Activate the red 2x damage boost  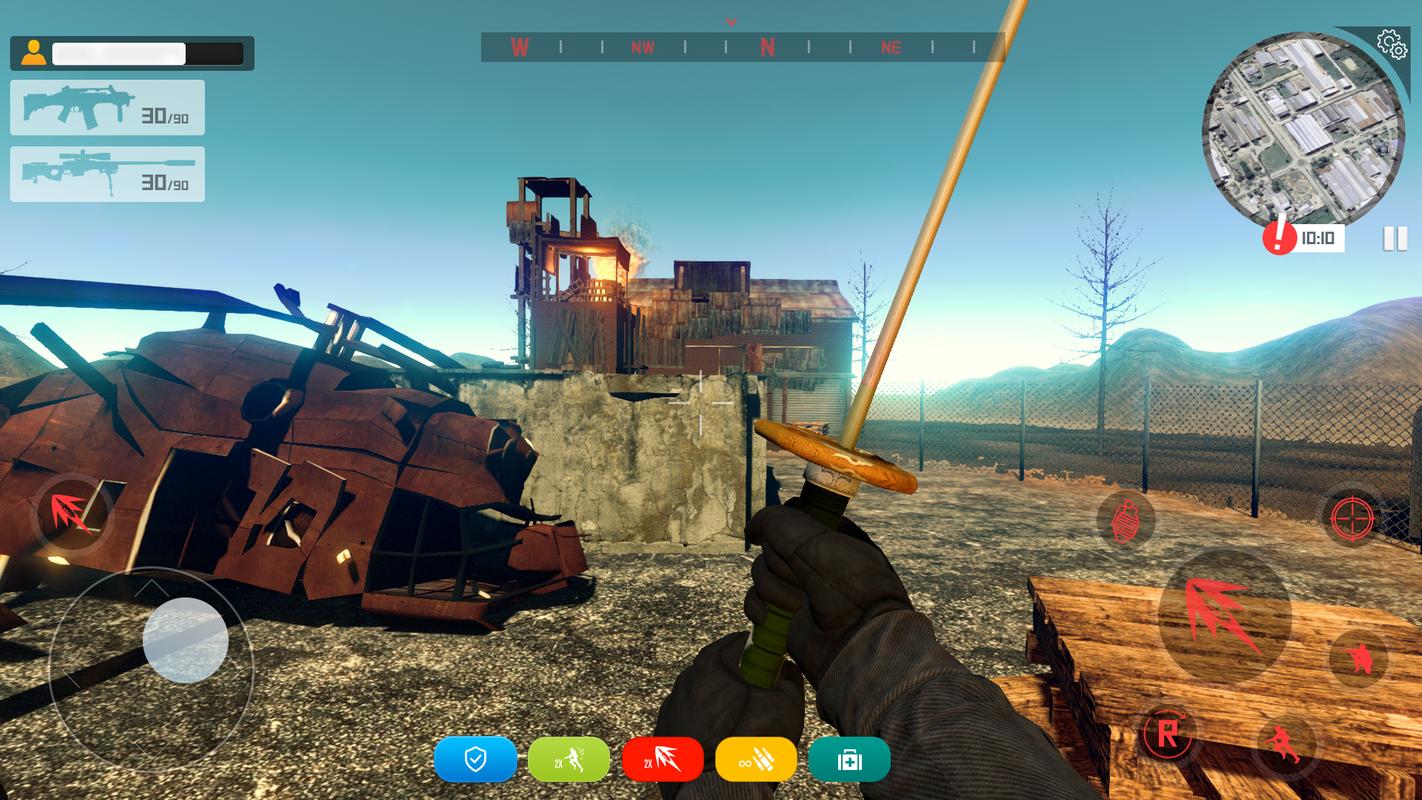(662, 760)
